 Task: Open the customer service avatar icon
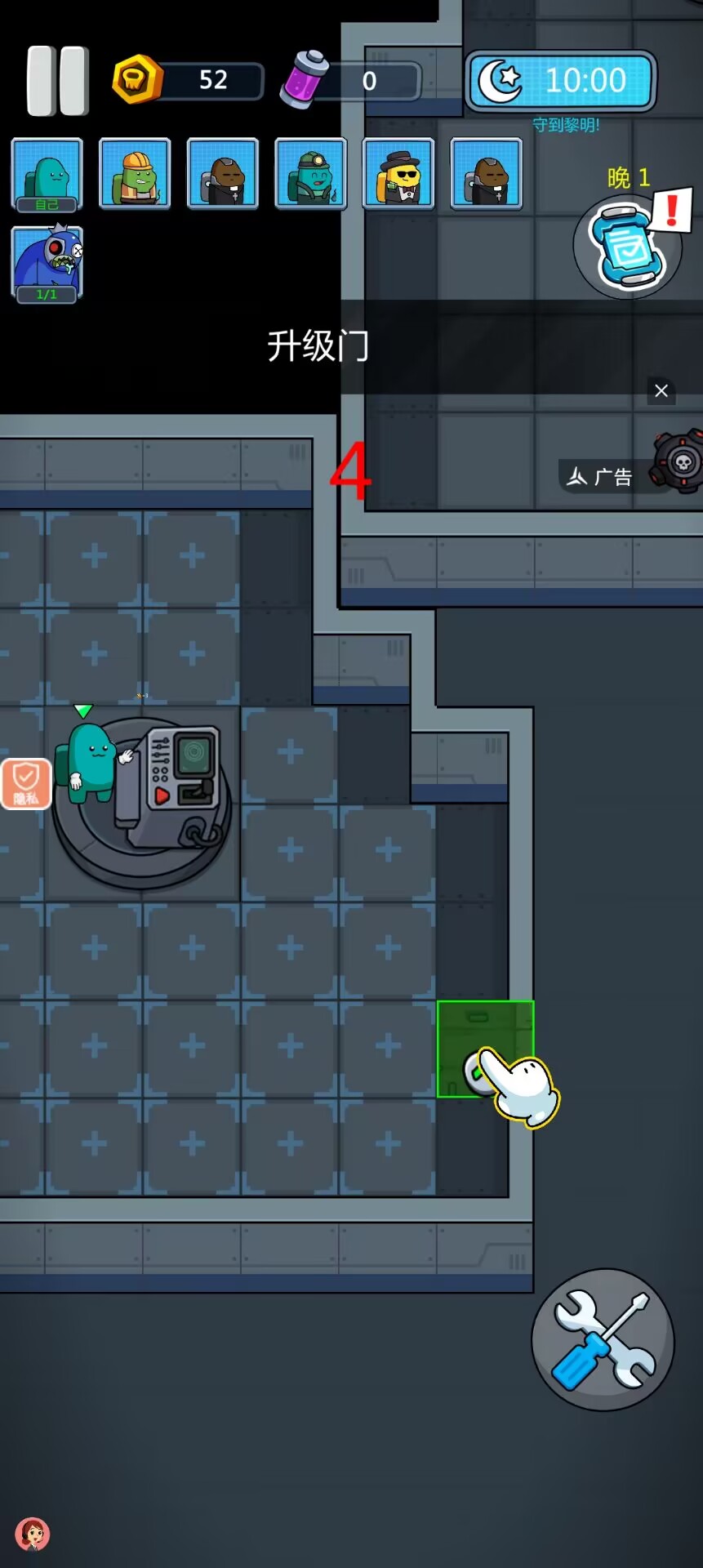[x=33, y=1535]
